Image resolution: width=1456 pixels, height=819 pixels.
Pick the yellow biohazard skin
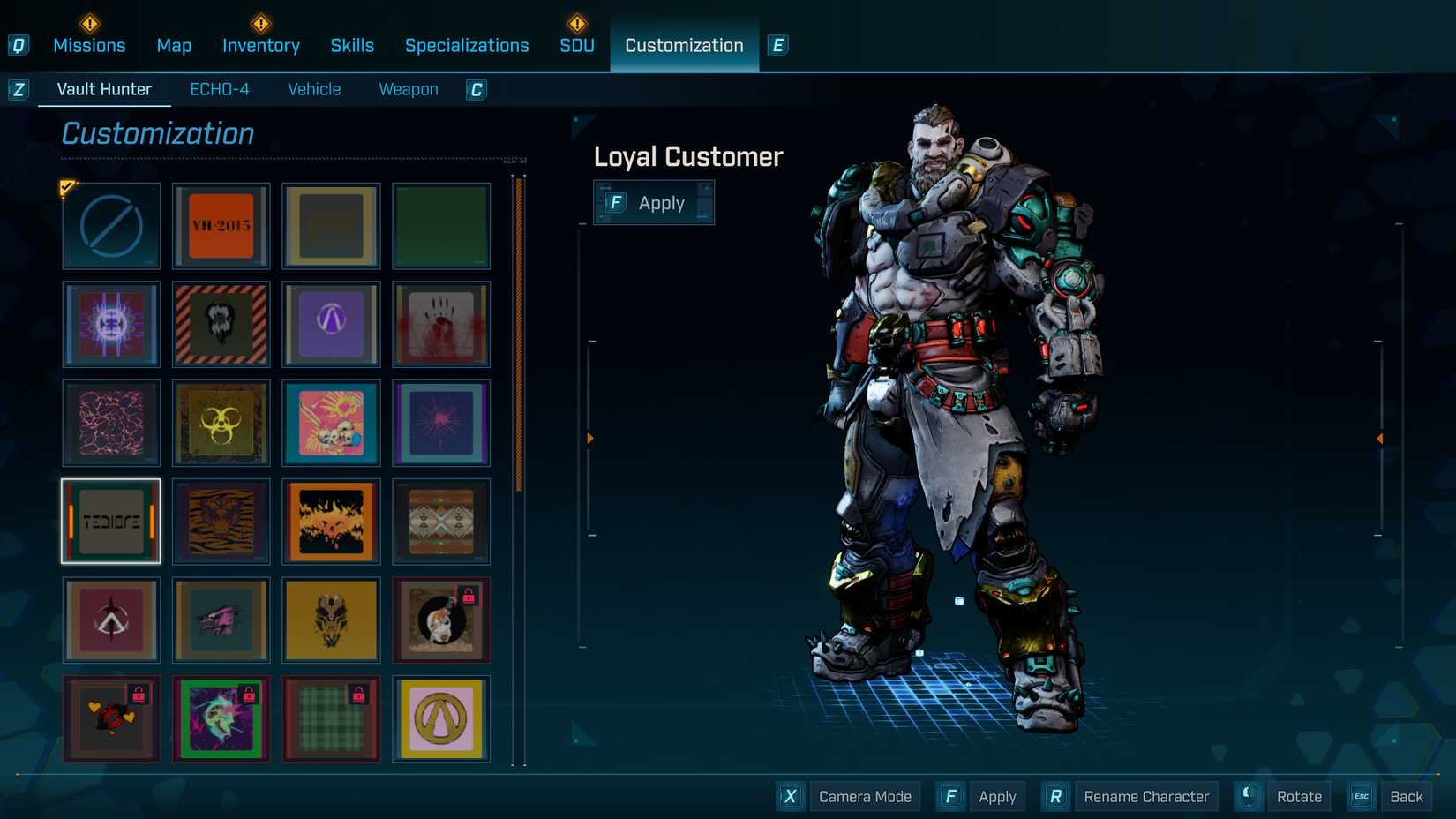[221, 424]
